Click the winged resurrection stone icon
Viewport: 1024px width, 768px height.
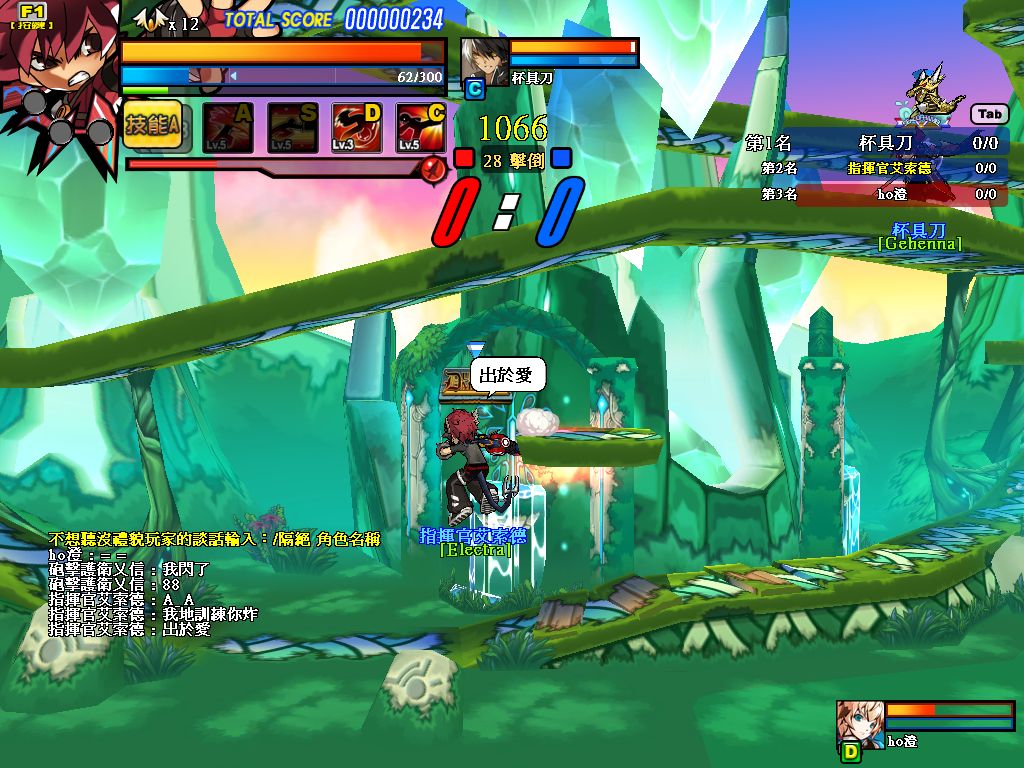pos(152,20)
